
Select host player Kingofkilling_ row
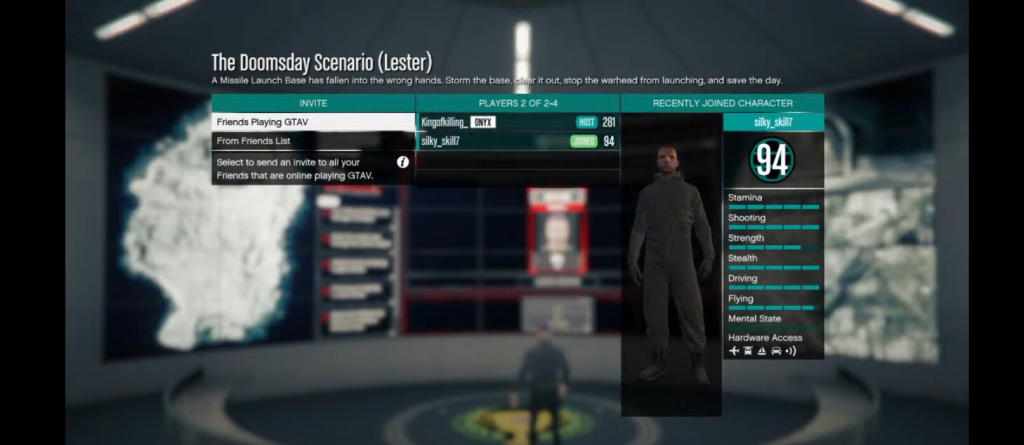tap(517, 122)
